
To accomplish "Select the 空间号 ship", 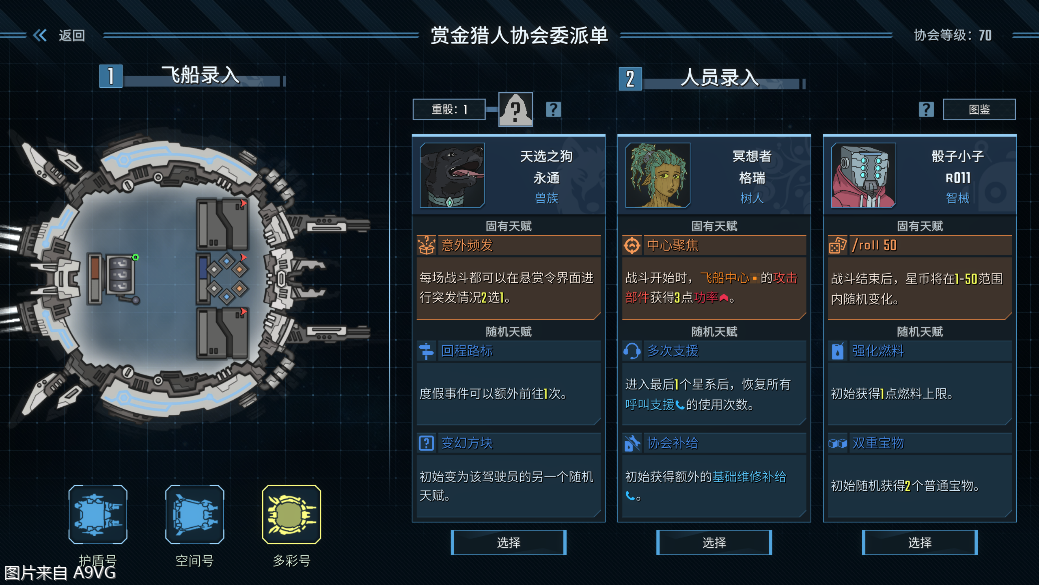I will (194, 515).
